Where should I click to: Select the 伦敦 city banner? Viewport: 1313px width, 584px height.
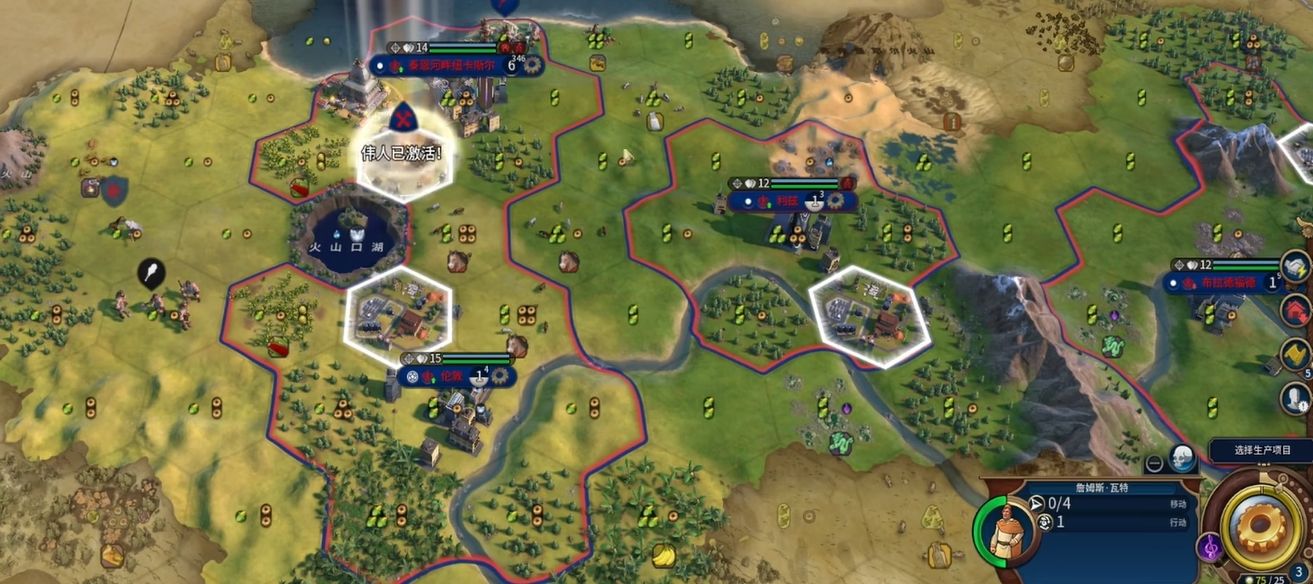(452, 376)
